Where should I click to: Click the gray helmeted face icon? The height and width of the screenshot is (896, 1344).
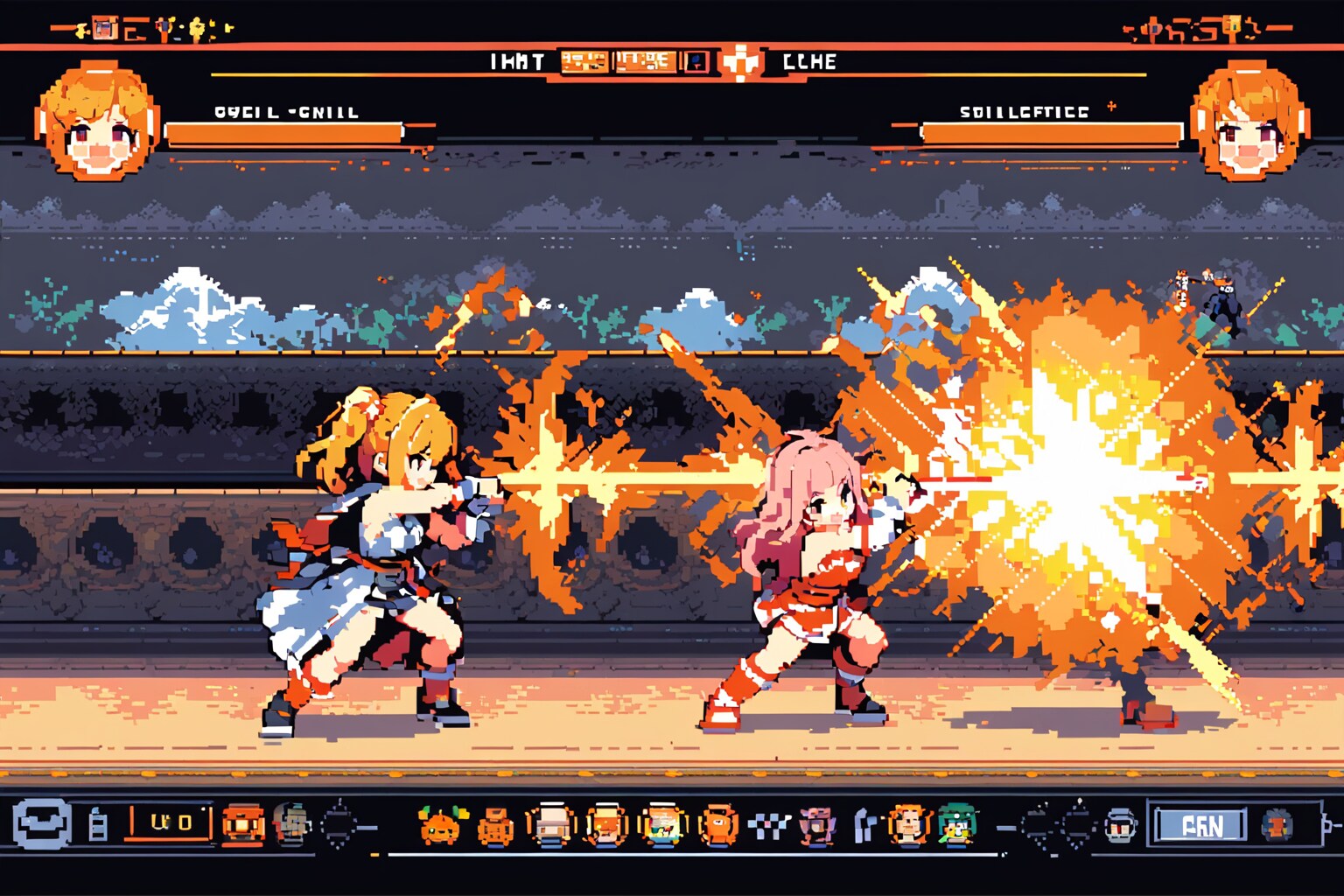click(x=1120, y=825)
